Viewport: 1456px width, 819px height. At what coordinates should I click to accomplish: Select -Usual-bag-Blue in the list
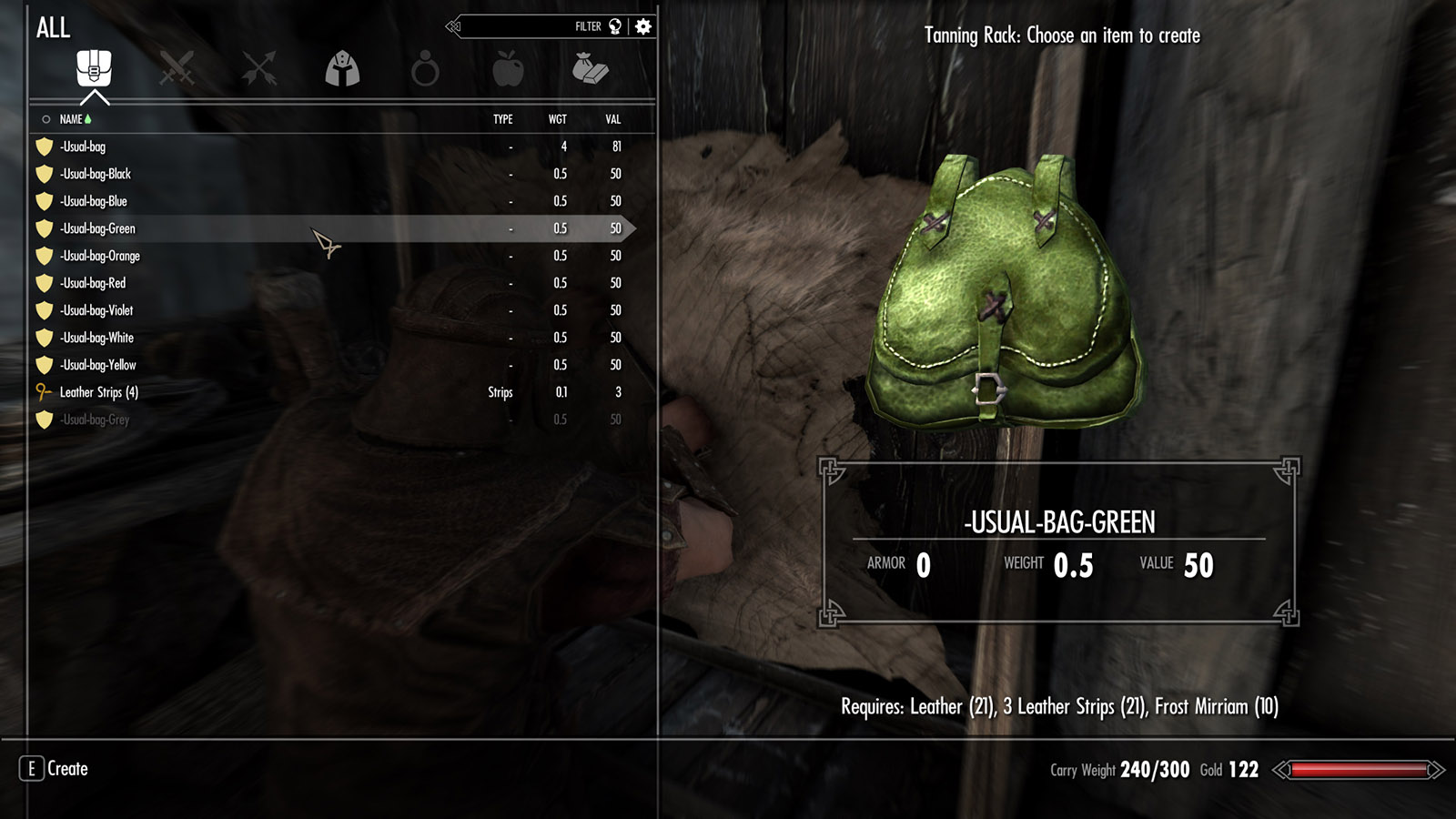94,201
